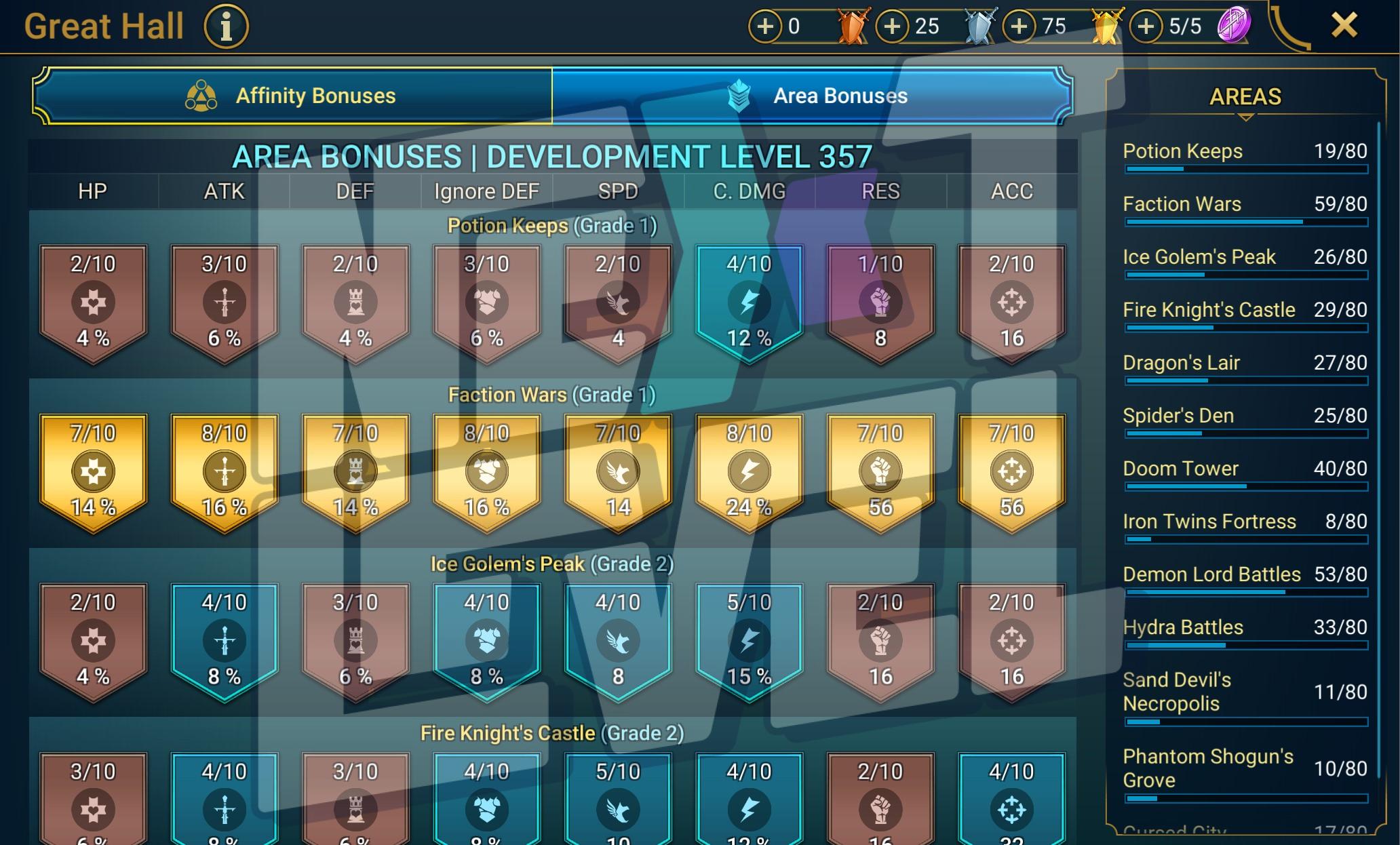Open the Great Hall info button

[x=227, y=27]
